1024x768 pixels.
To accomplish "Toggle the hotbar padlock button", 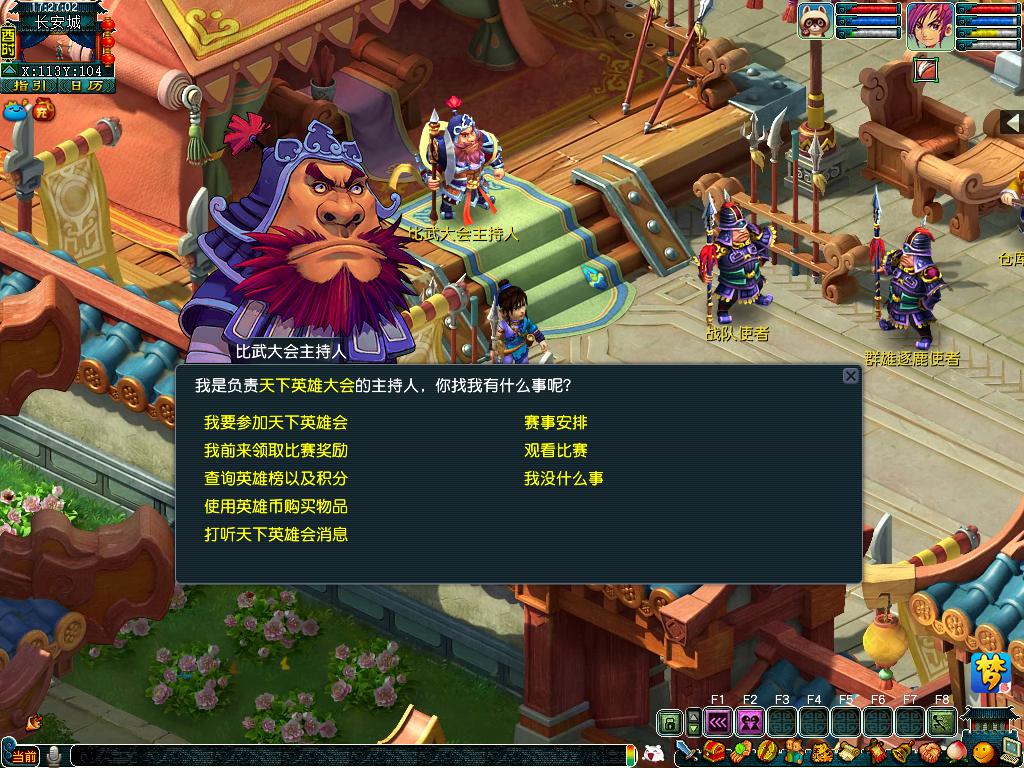I will 668,721.
